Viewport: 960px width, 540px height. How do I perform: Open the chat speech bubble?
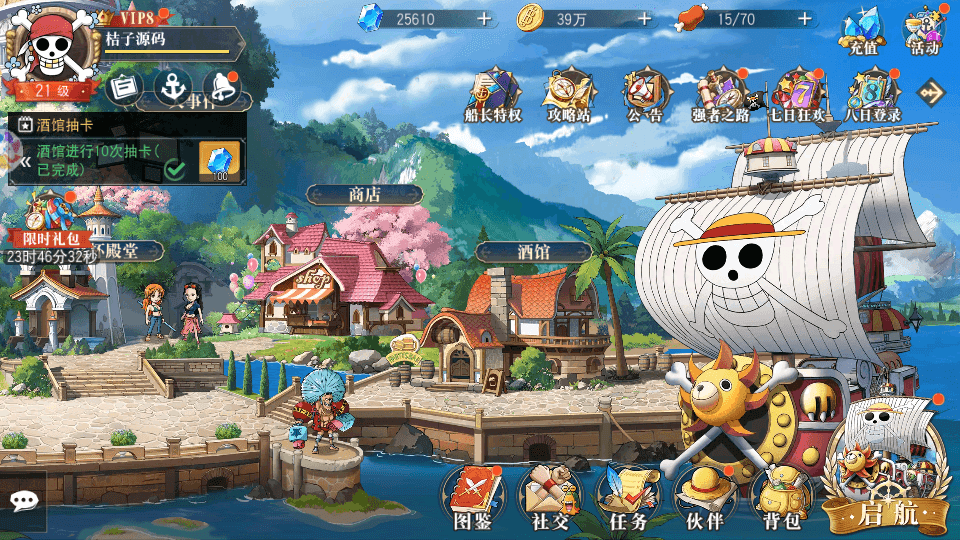point(23,500)
